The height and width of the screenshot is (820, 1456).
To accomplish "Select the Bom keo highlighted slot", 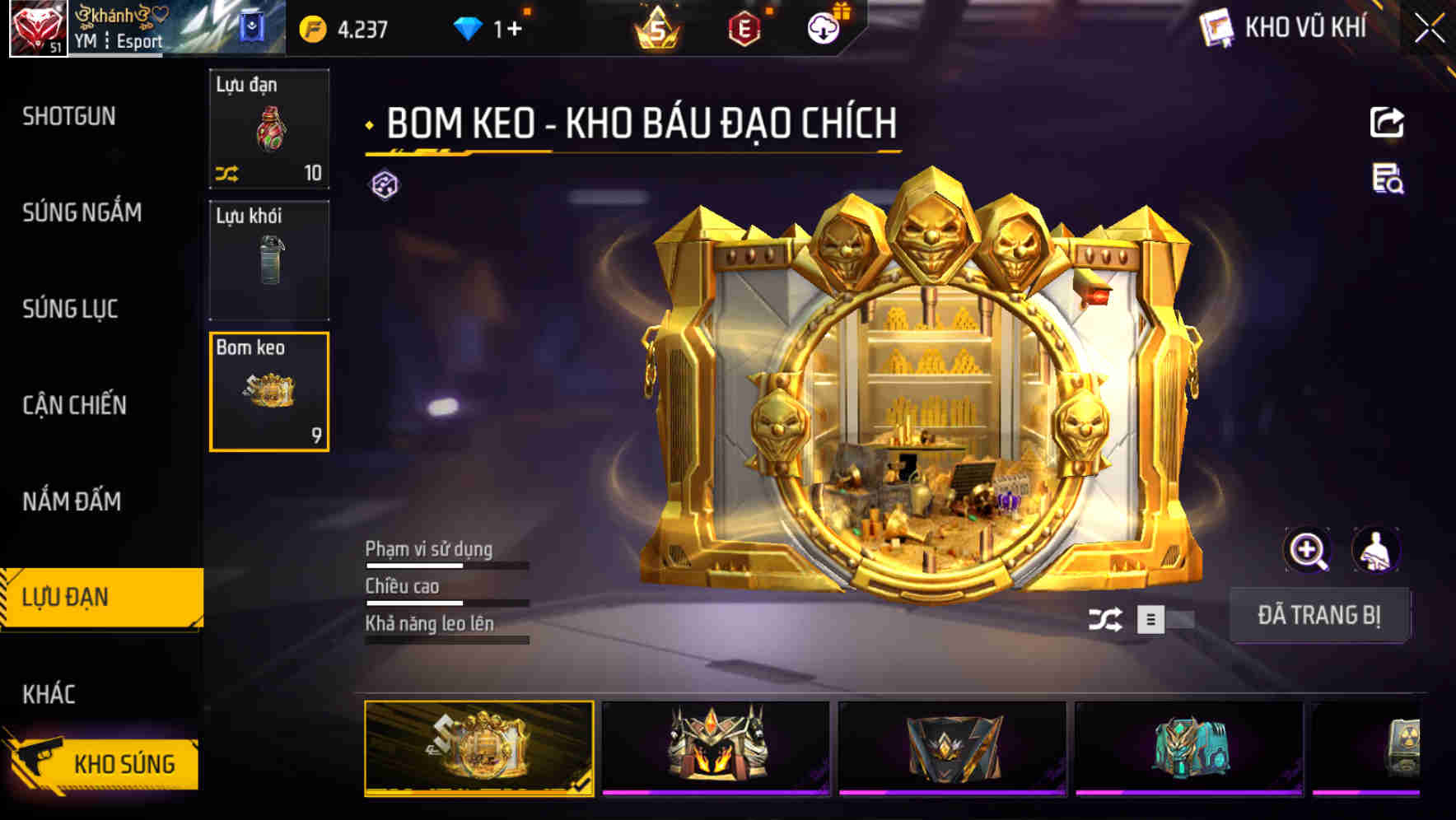I will [269, 393].
